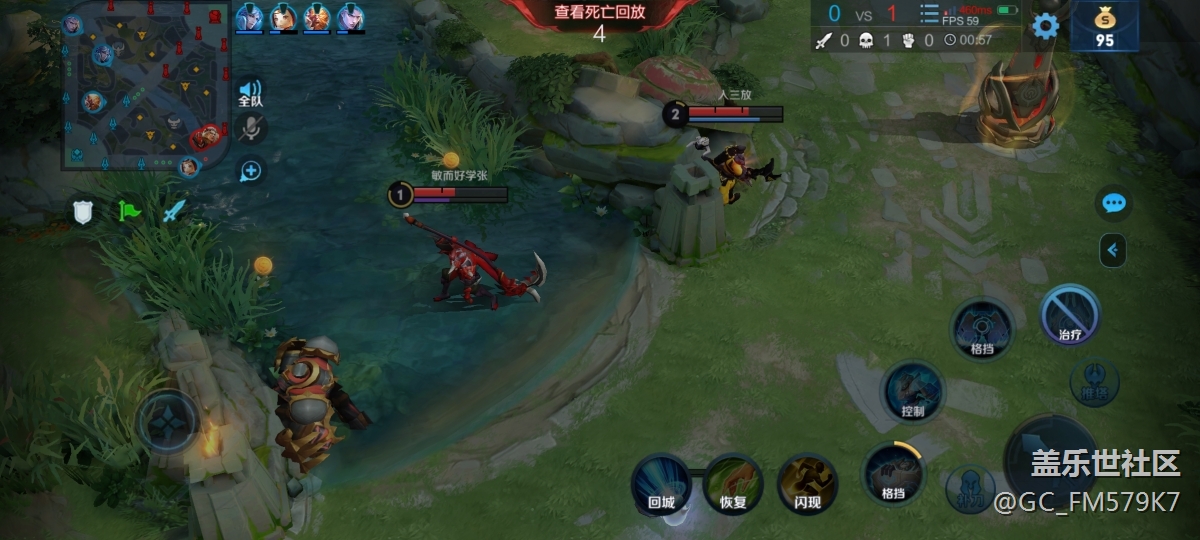Tap the 补刀 last-hit button
The image size is (1200, 540).
(x=969, y=489)
